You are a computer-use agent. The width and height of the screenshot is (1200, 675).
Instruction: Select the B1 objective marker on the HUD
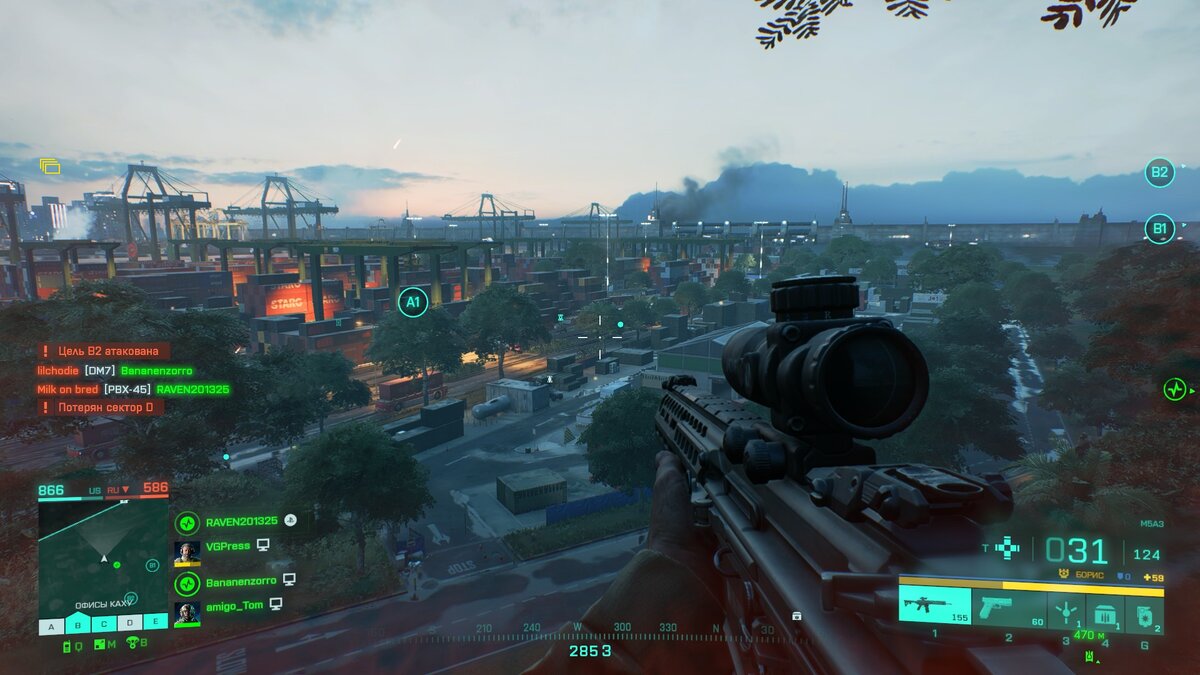1159,228
